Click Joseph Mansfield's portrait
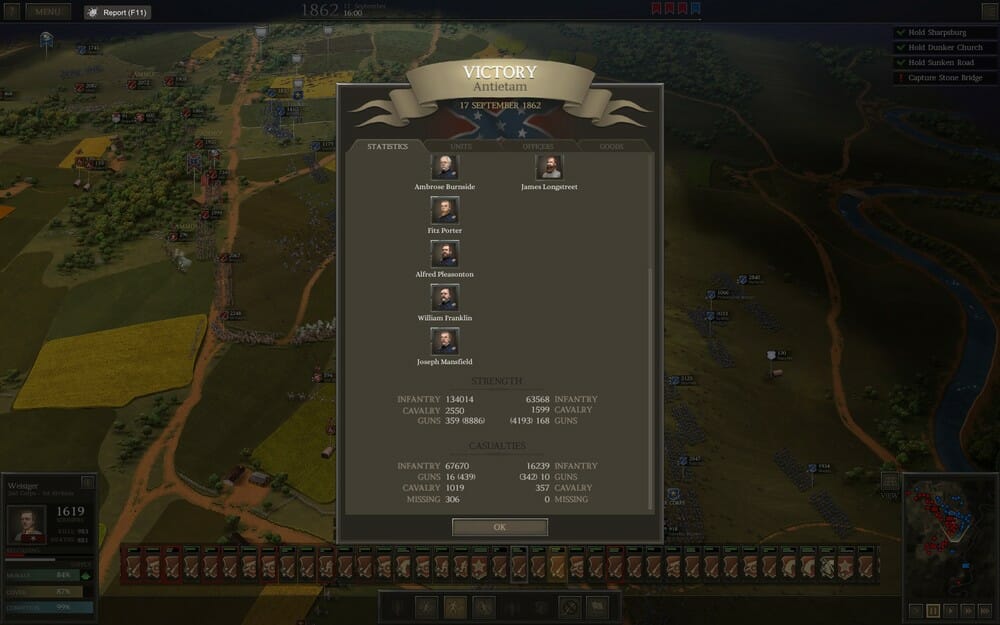This screenshot has height=625, width=1000. click(444, 341)
